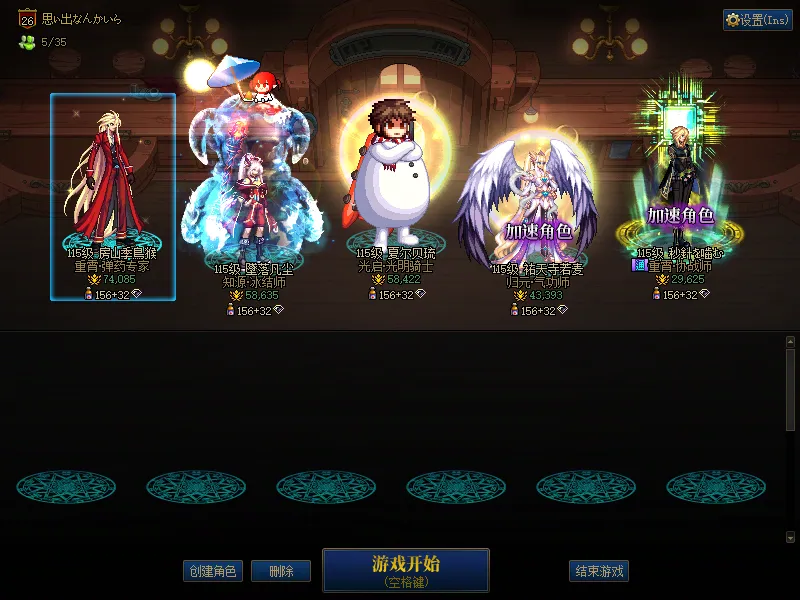The height and width of the screenshot is (600, 800).
Task: Open the 设置 settings button
Action: click(757, 20)
